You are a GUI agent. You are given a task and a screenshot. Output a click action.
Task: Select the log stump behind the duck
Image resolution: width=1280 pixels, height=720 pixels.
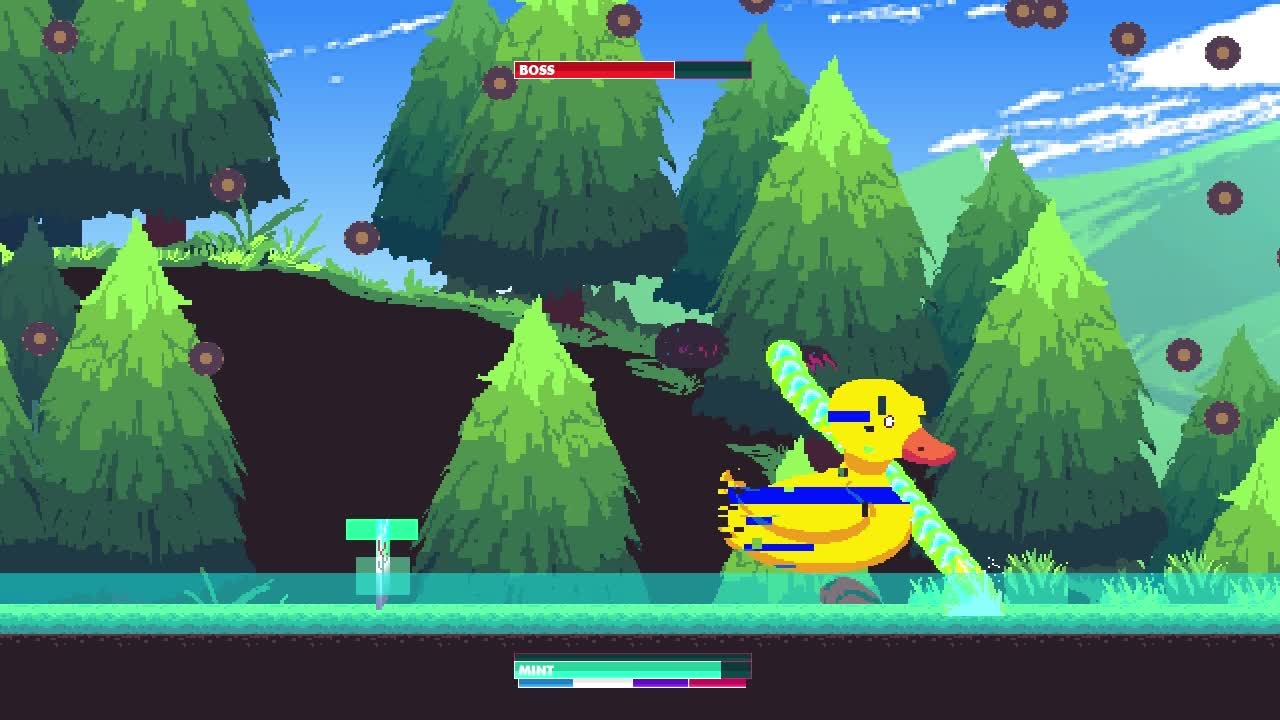pyautogui.click(x=850, y=590)
